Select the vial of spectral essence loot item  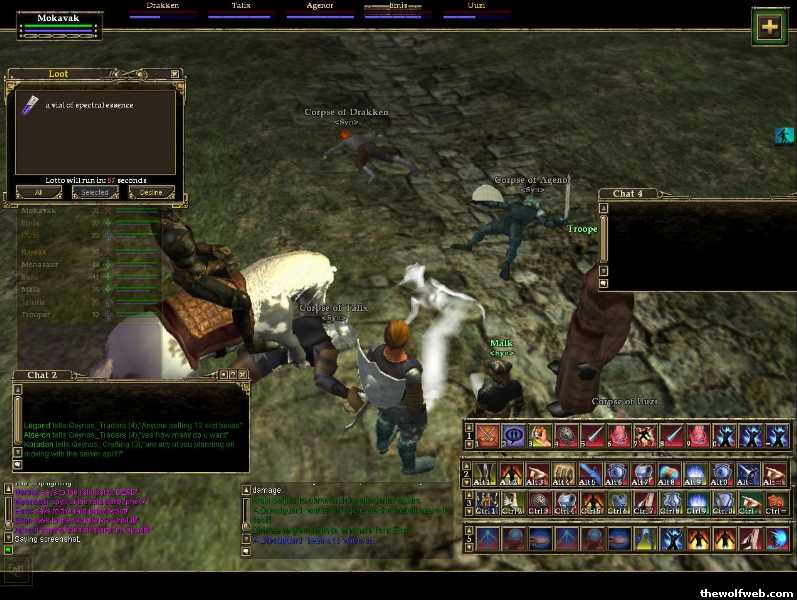[31, 105]
